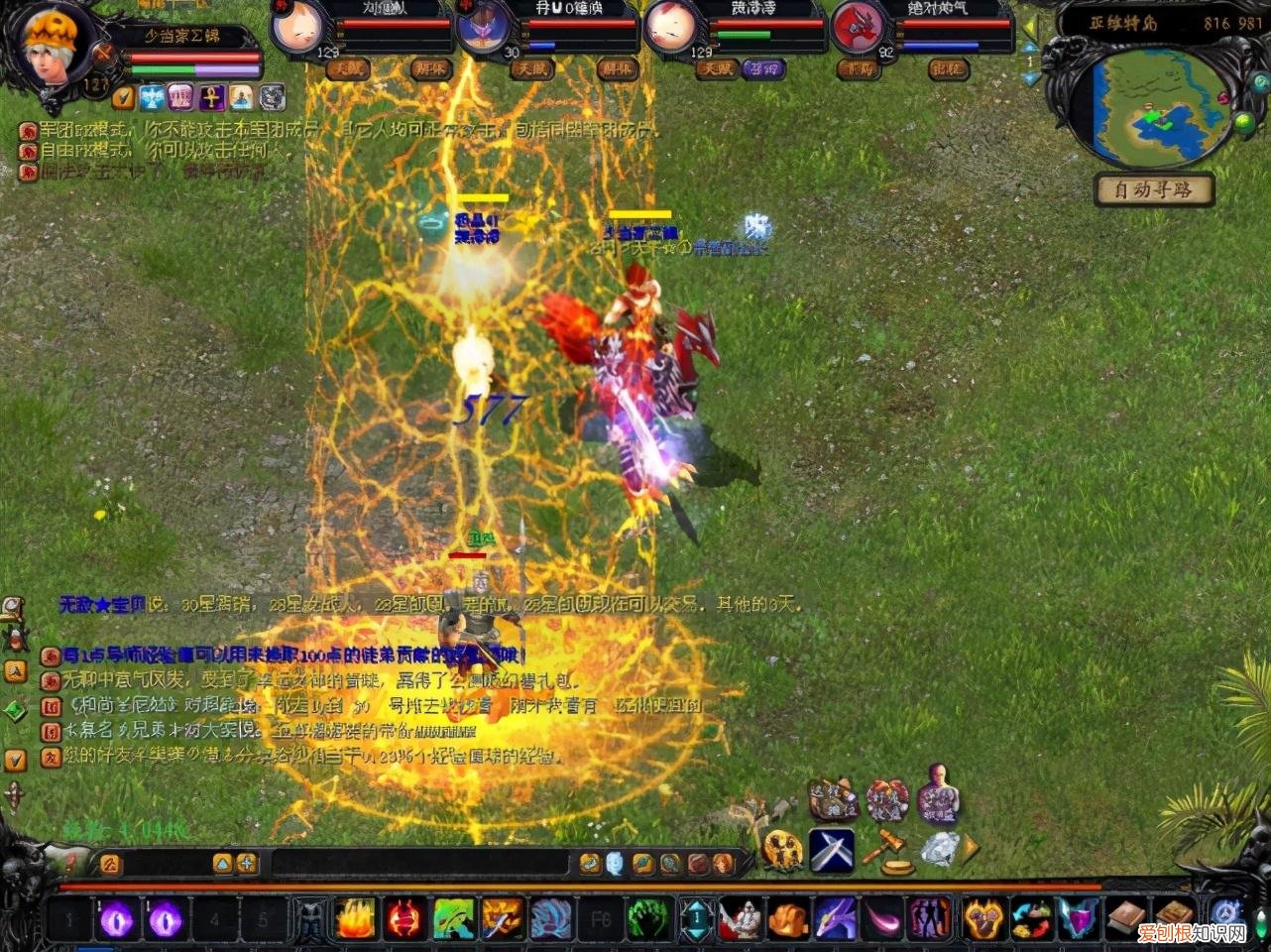
Task: Use the armored knight skill icon
Action: click(x=740, y=919)
